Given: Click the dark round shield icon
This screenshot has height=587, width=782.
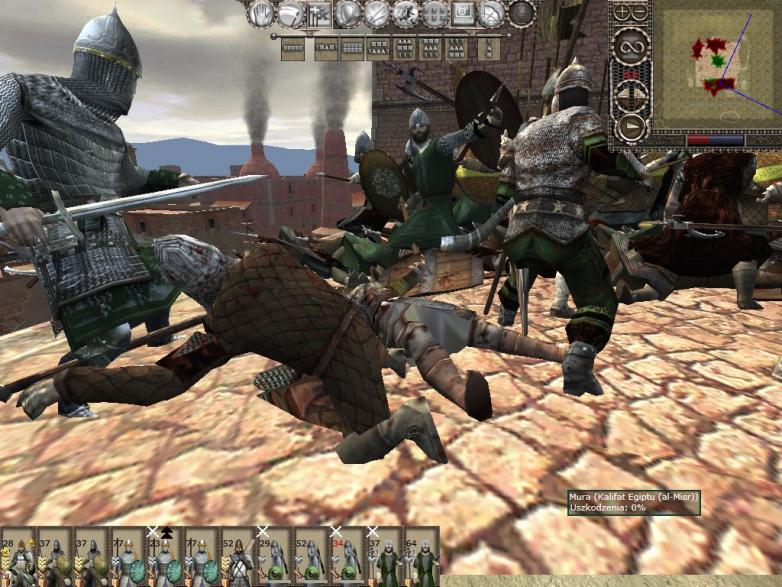Looking at the screenshot, I should [x=521, y=13].
